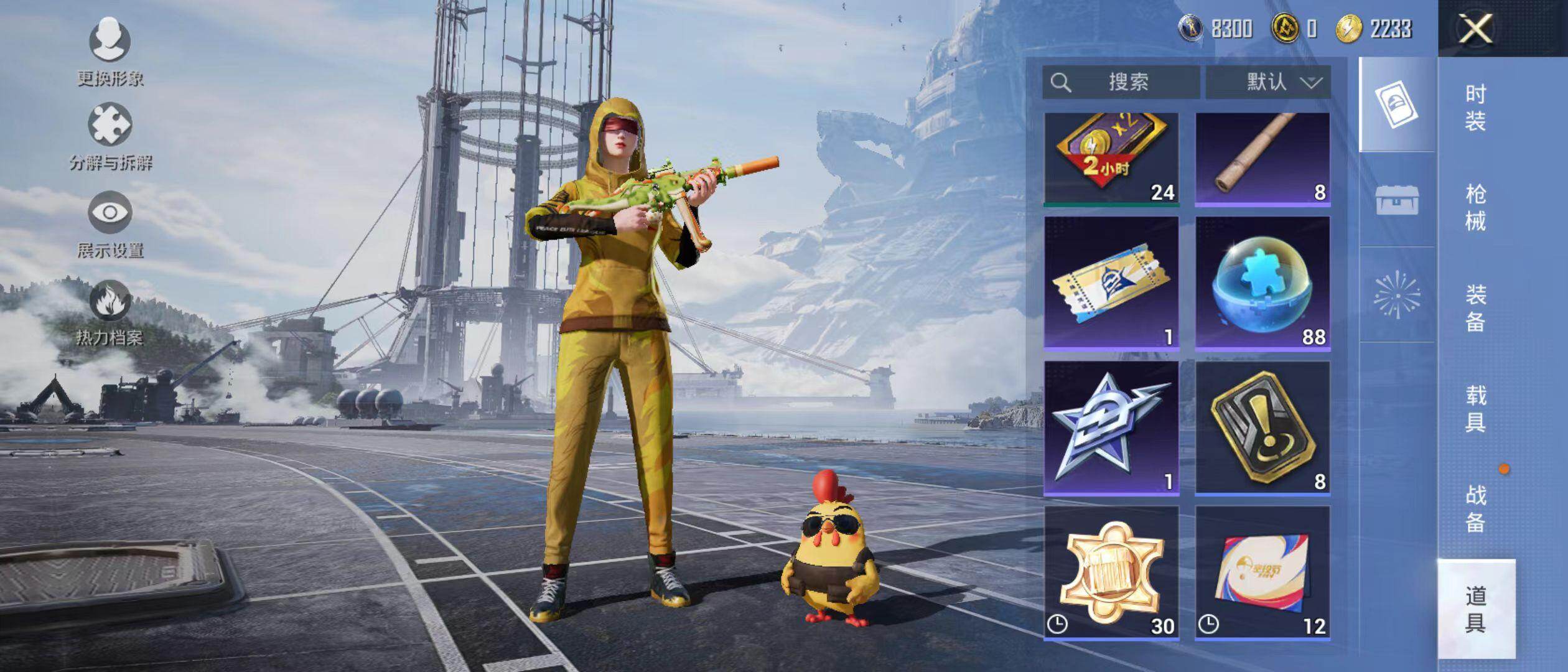The height and width of the screenshot is (672, 1568).
Task: Select the gold and white ticket item
Action: pos(1111,283)
